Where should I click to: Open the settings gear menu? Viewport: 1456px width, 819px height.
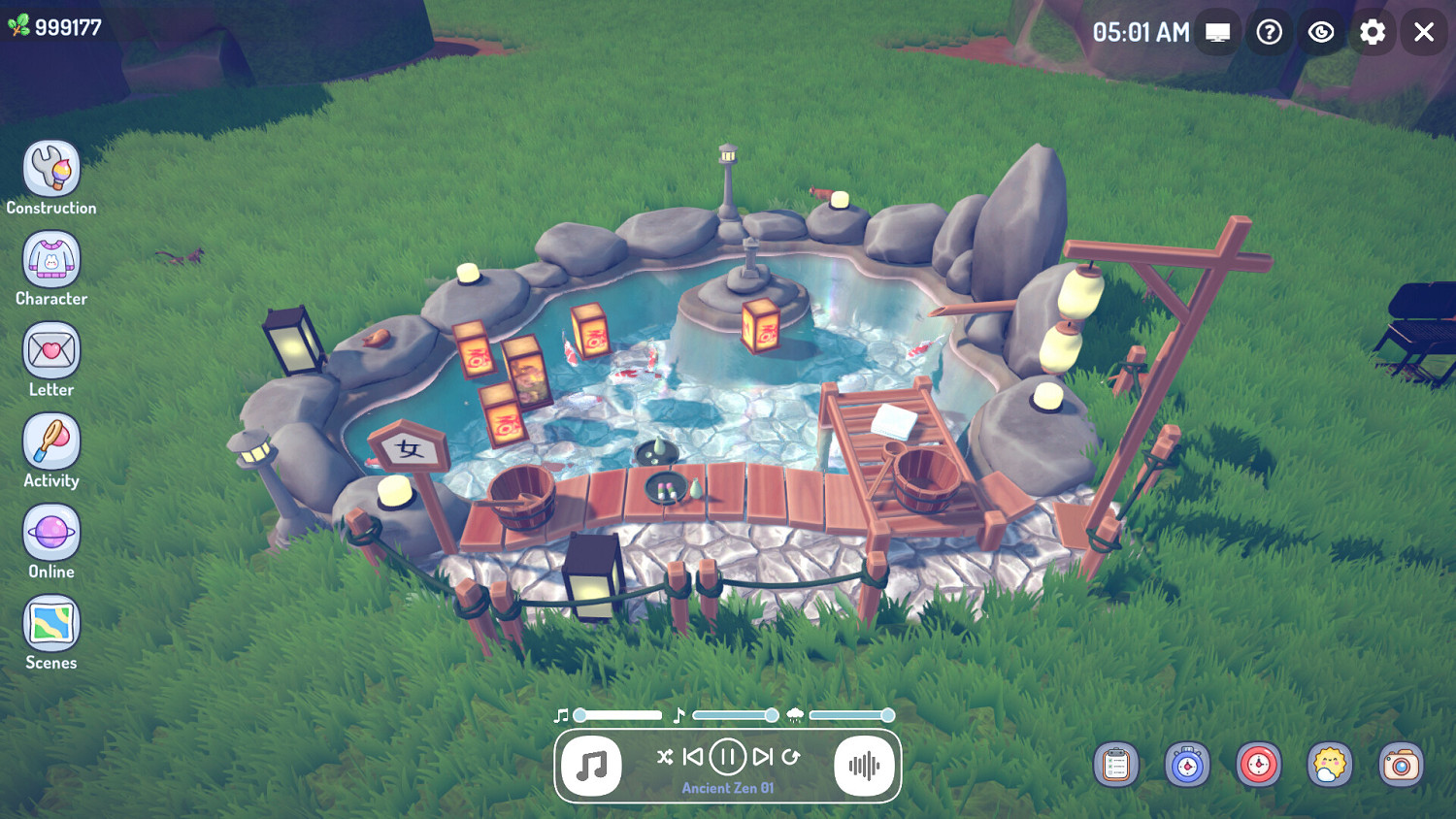pos(1373,32)
